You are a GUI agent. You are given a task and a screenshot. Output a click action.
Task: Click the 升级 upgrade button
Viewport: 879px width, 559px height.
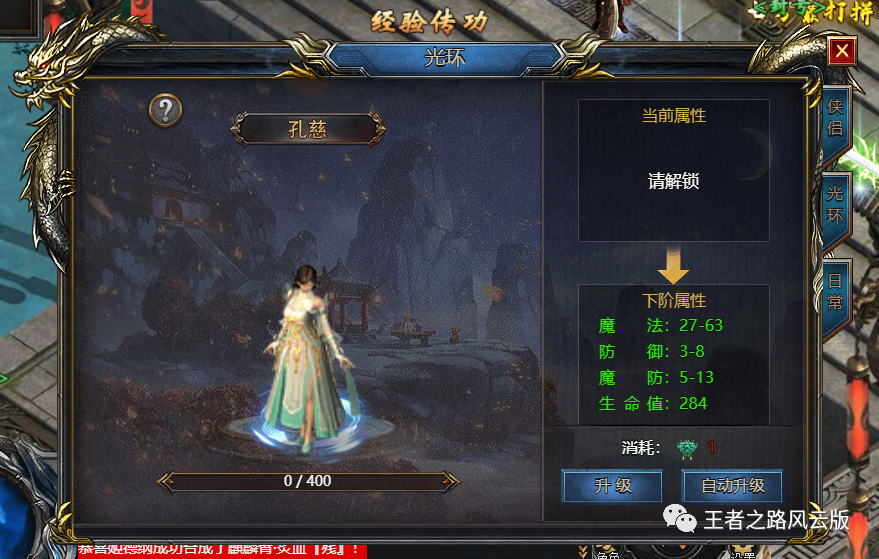point(613,486)
